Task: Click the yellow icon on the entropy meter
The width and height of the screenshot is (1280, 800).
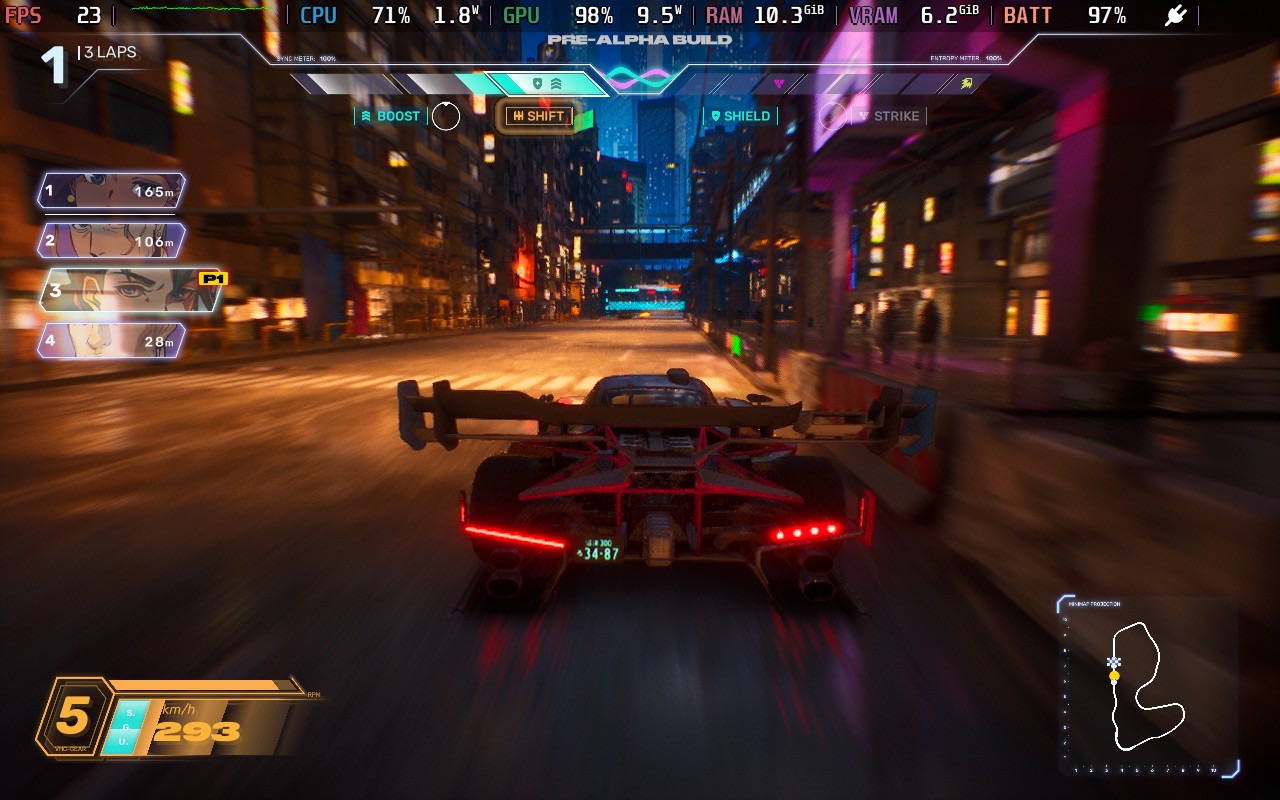Action: 966,84
